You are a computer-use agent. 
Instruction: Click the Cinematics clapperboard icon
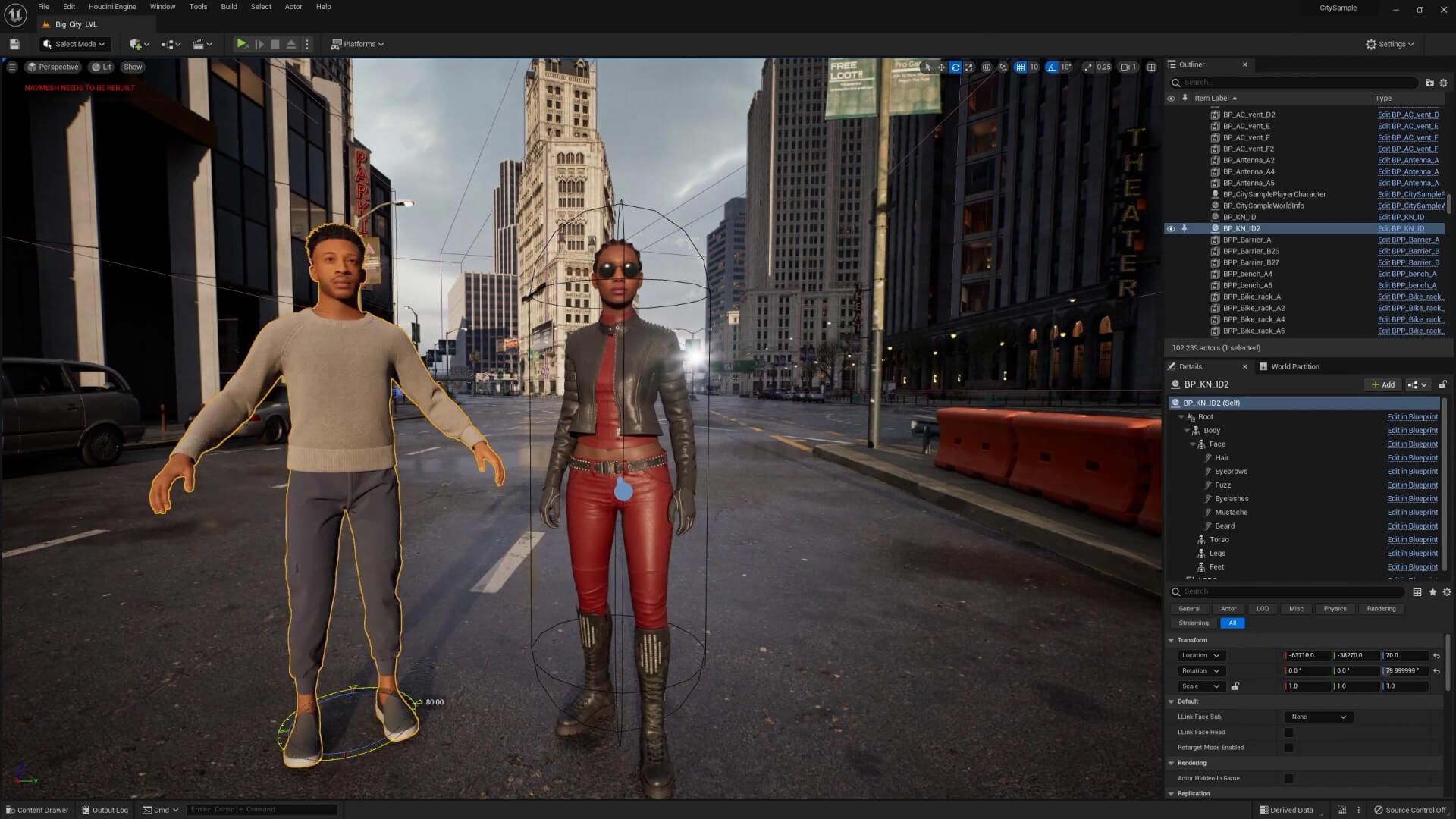[197, 43]
